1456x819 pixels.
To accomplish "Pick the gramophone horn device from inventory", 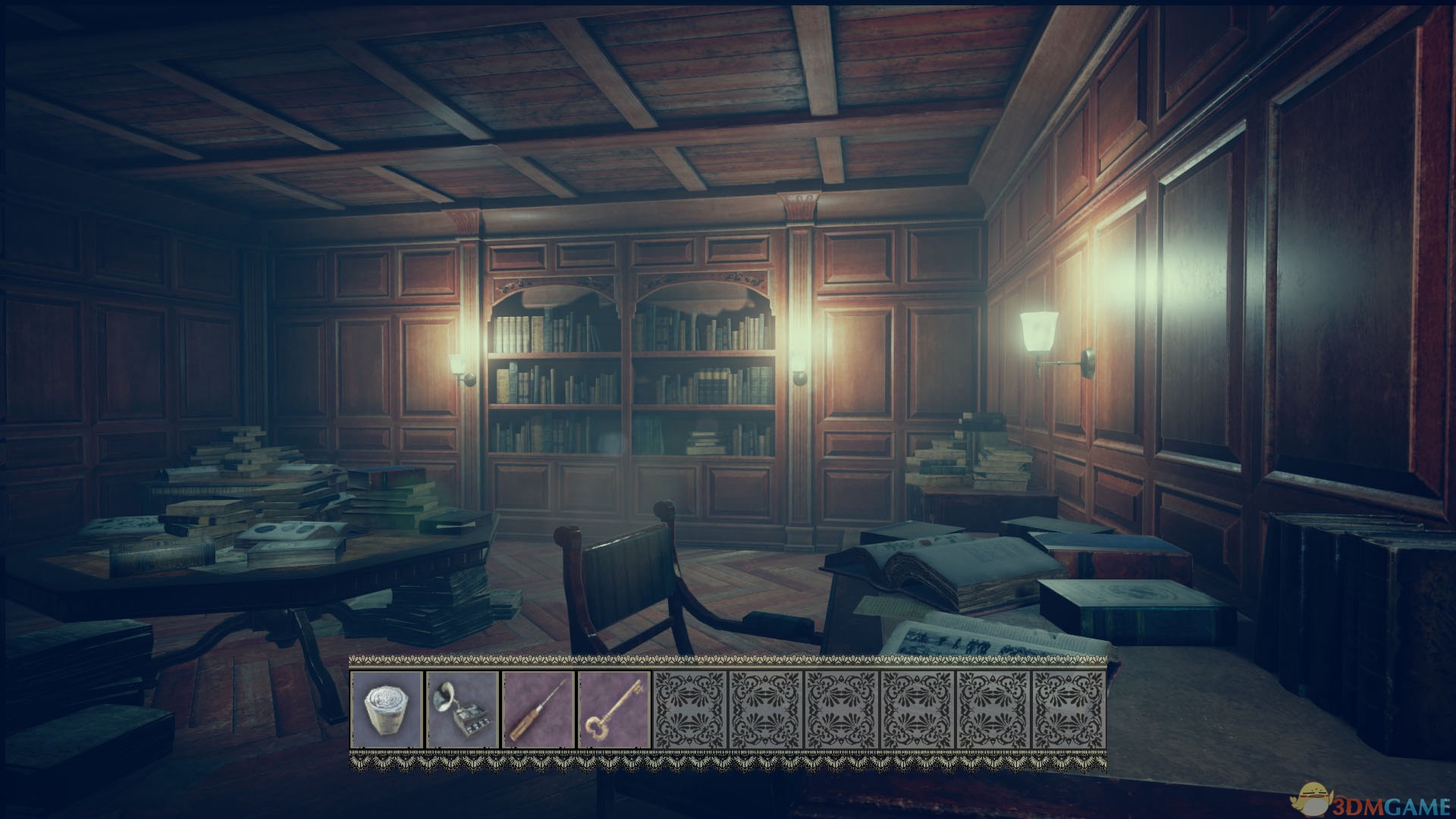I will click(x=463, y=710).
